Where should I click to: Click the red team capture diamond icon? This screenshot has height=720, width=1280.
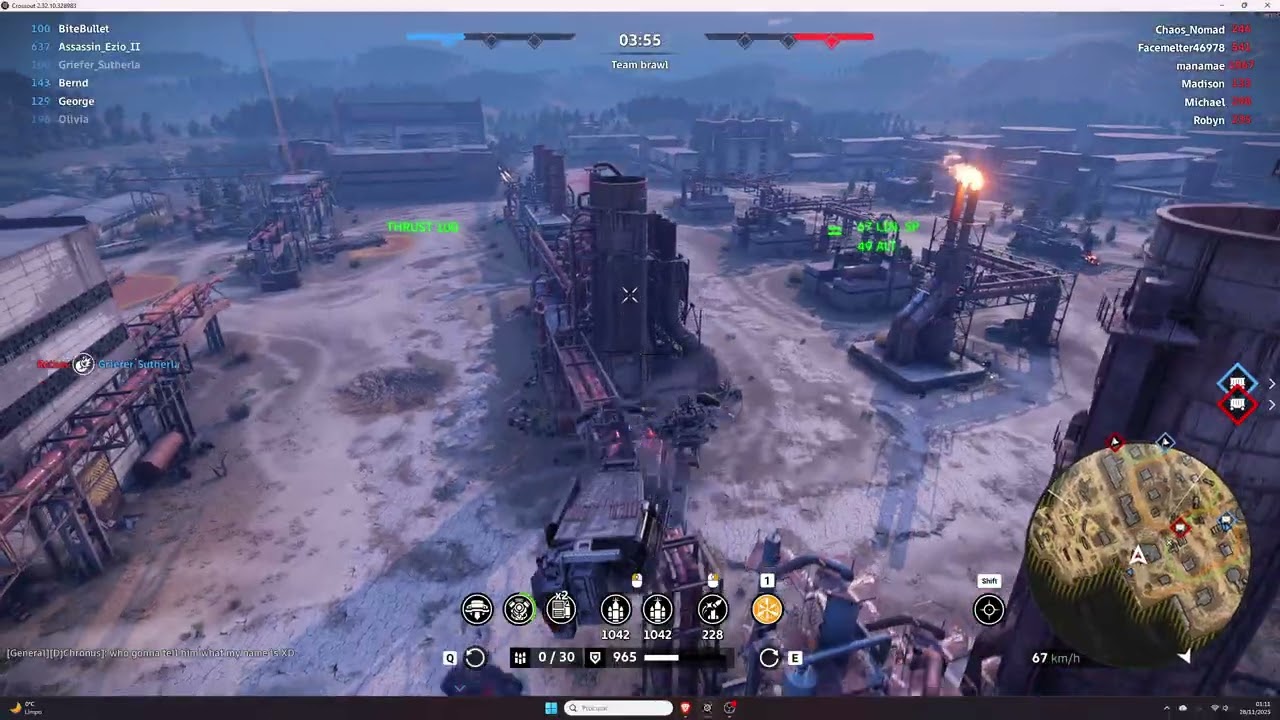click(1238, 405)
